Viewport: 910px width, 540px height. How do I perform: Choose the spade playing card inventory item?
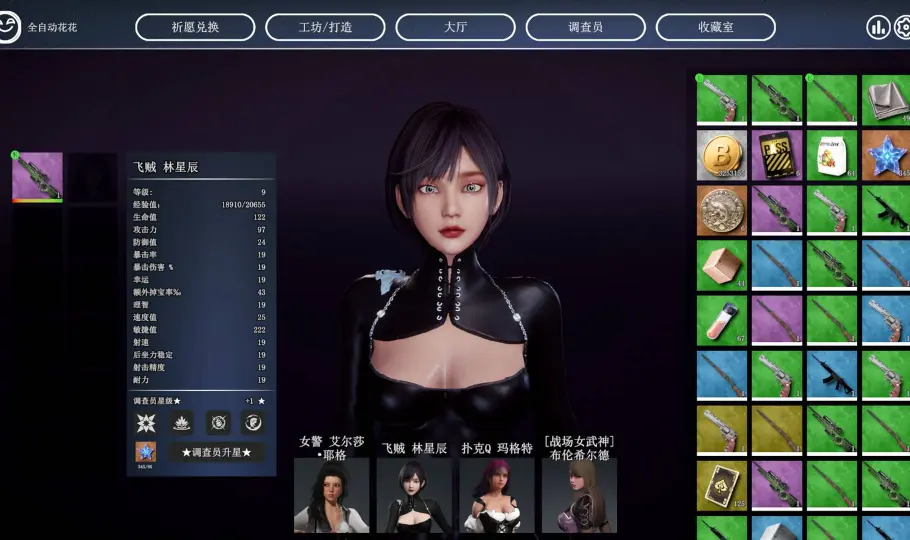(722, 485)
